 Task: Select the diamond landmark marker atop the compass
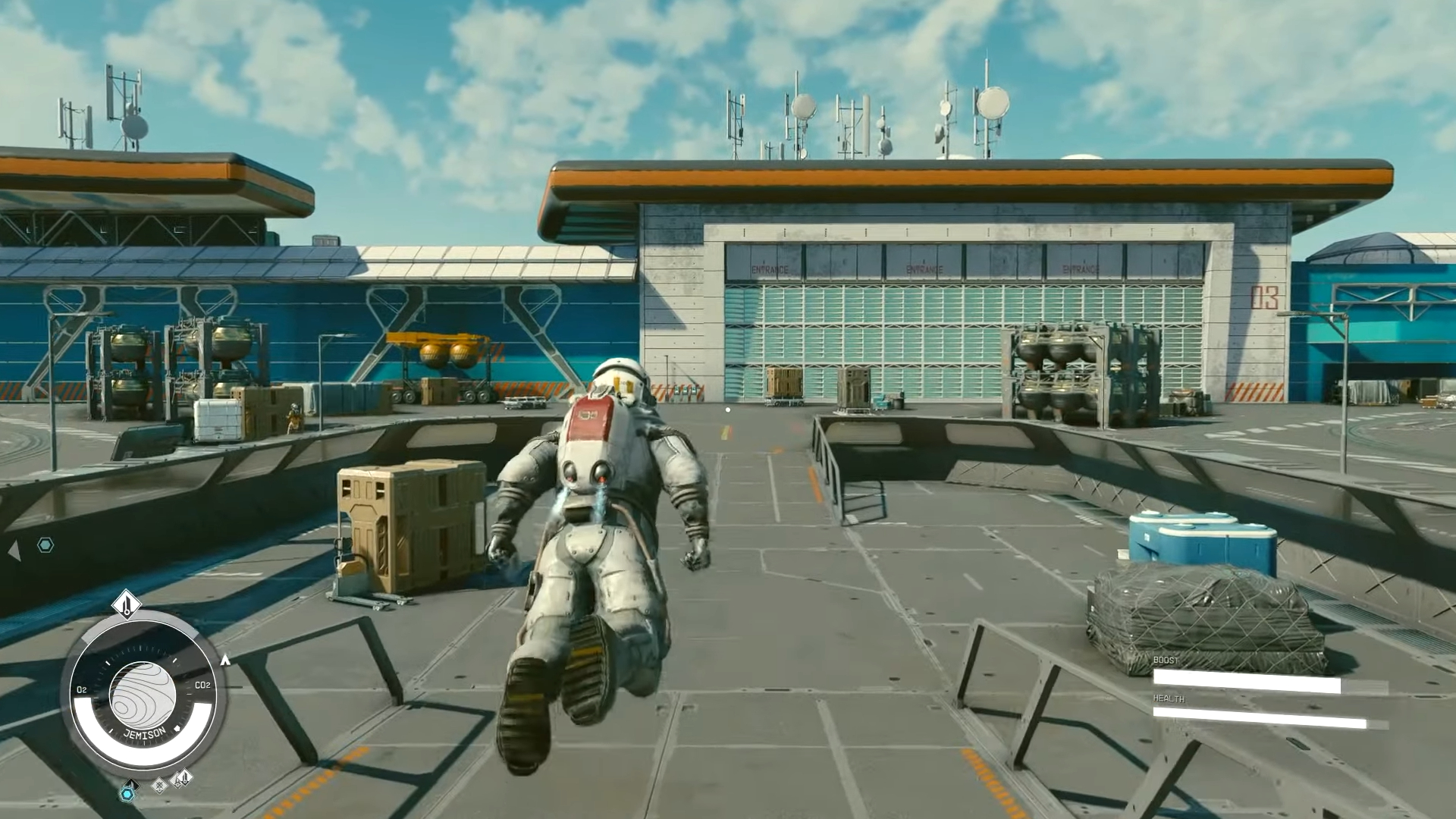[127, 604]
